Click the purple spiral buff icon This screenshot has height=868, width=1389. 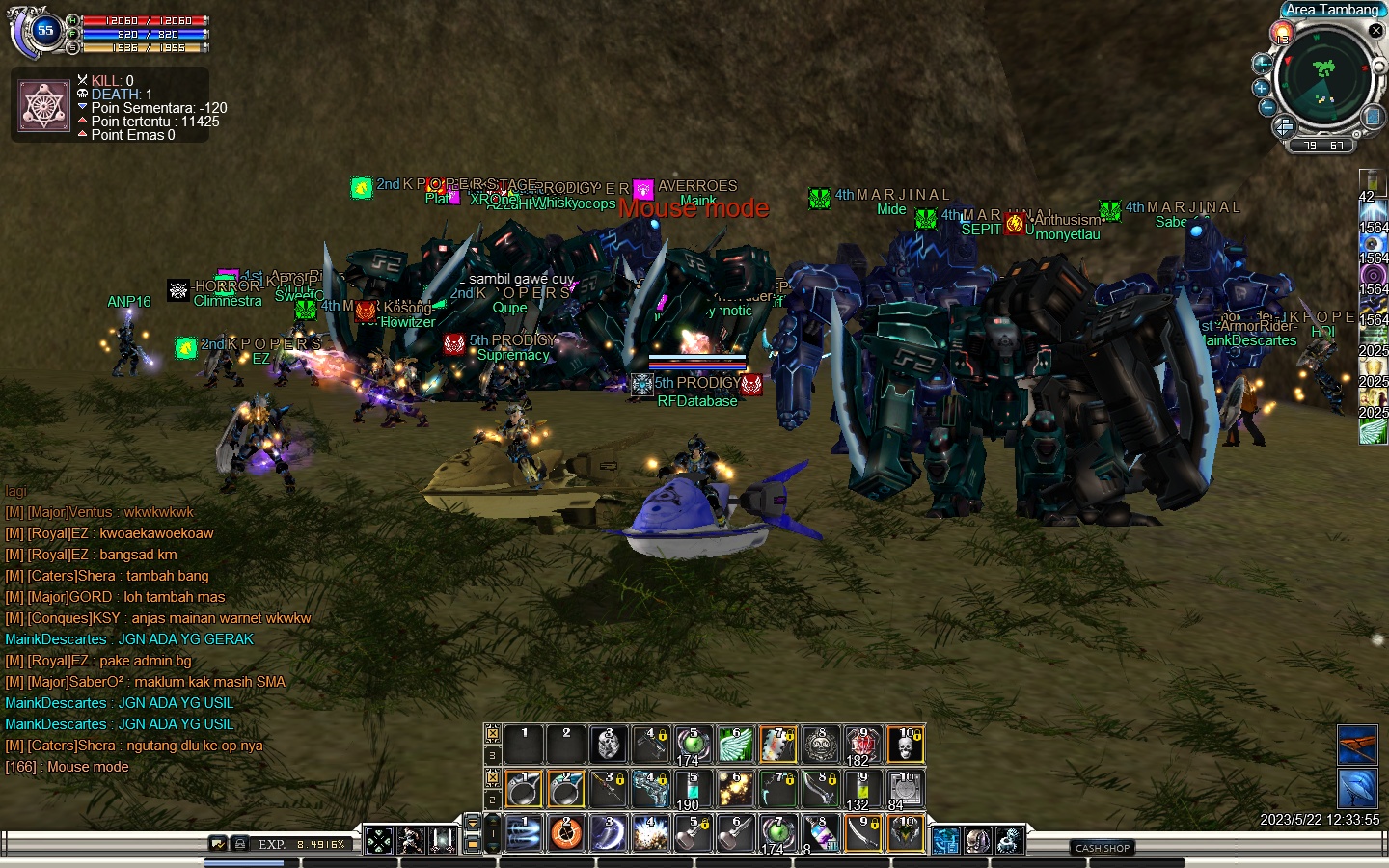pyautogui.click(x=1373, y=274)
